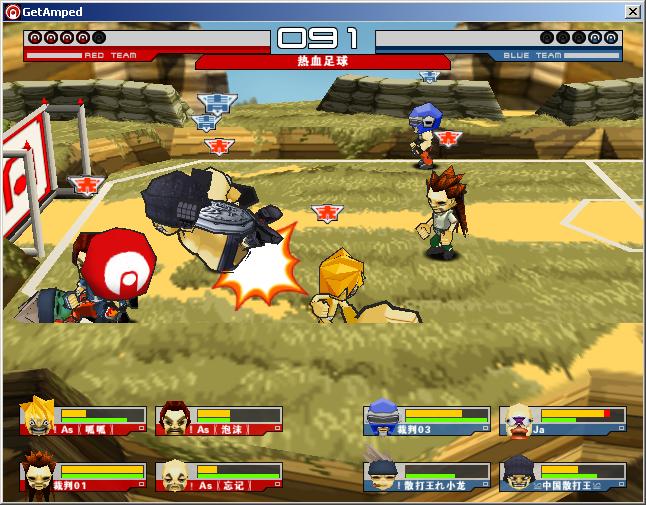Pick the As 忘记 player panel
This screenshot has width=646, height=505.
(x=219, y=474)
